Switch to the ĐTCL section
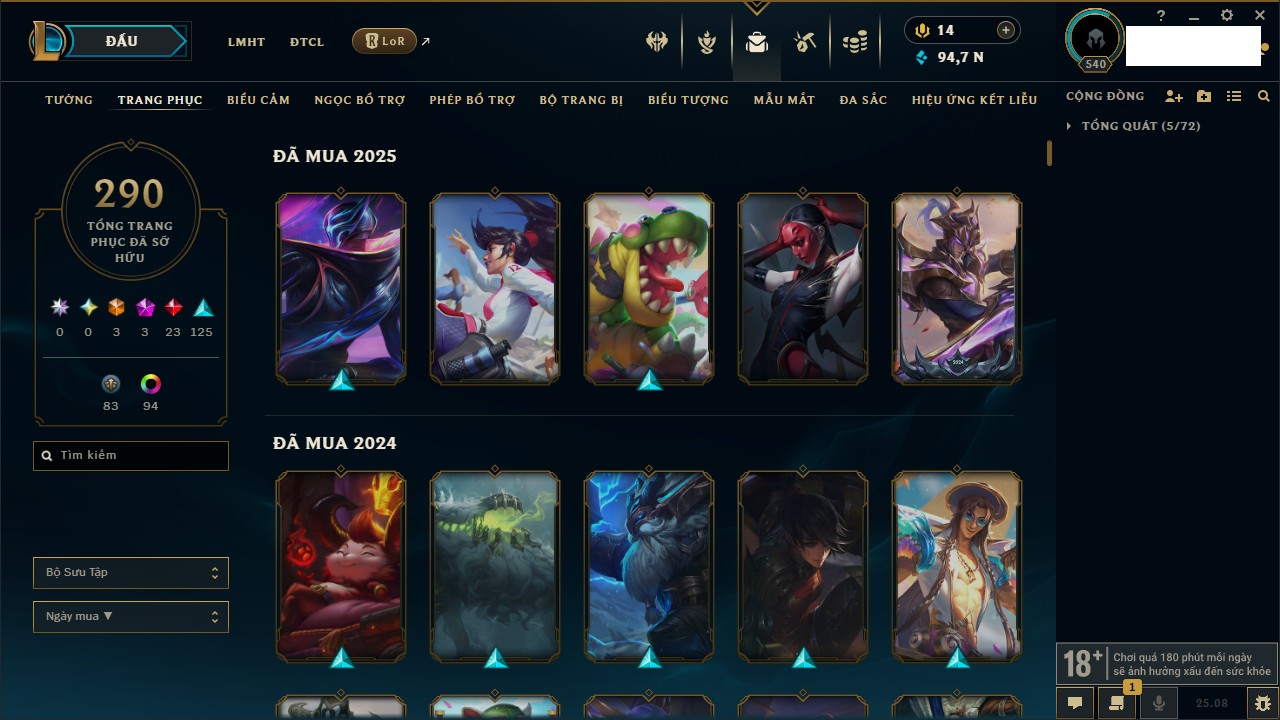 point(307,42)
